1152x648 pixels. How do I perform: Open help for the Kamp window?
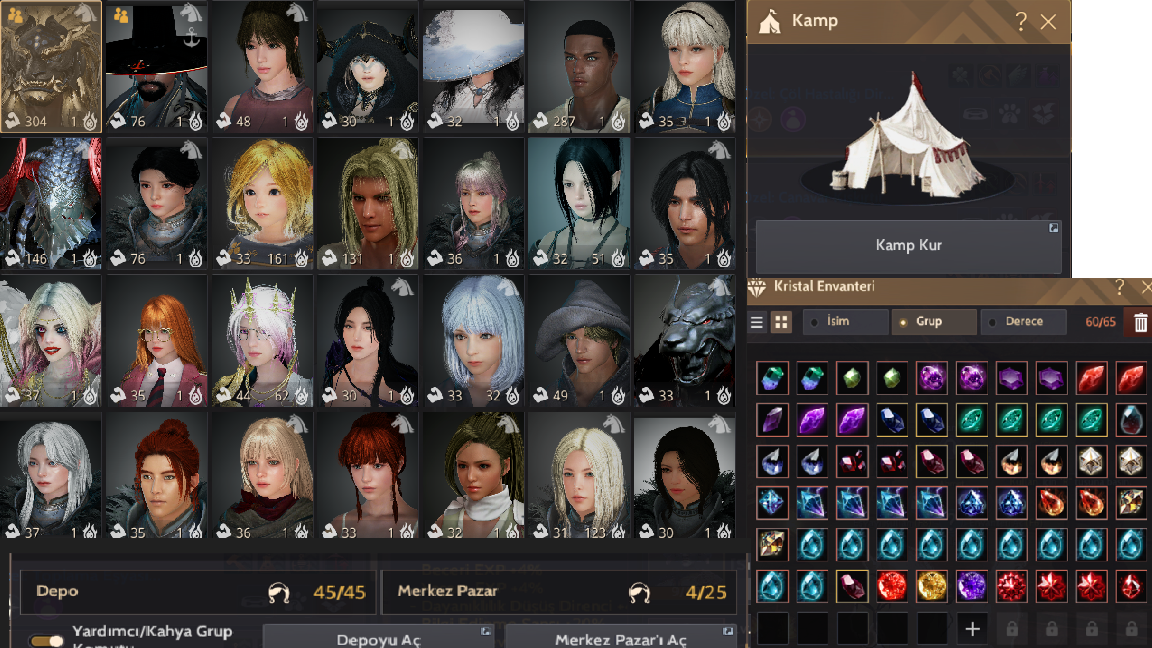click(1021, 22)
